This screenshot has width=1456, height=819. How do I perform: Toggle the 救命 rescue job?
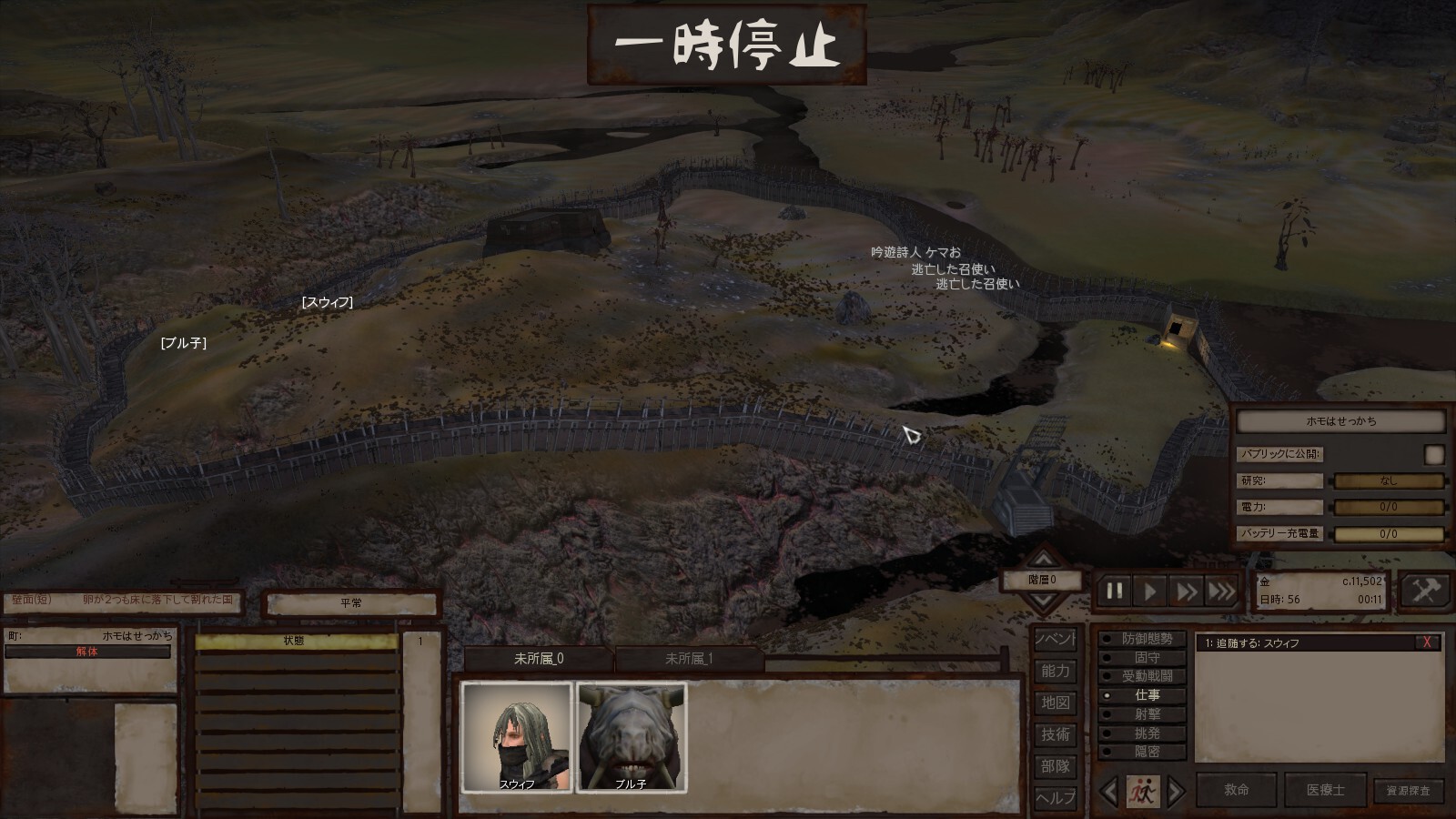[1236, 790]
